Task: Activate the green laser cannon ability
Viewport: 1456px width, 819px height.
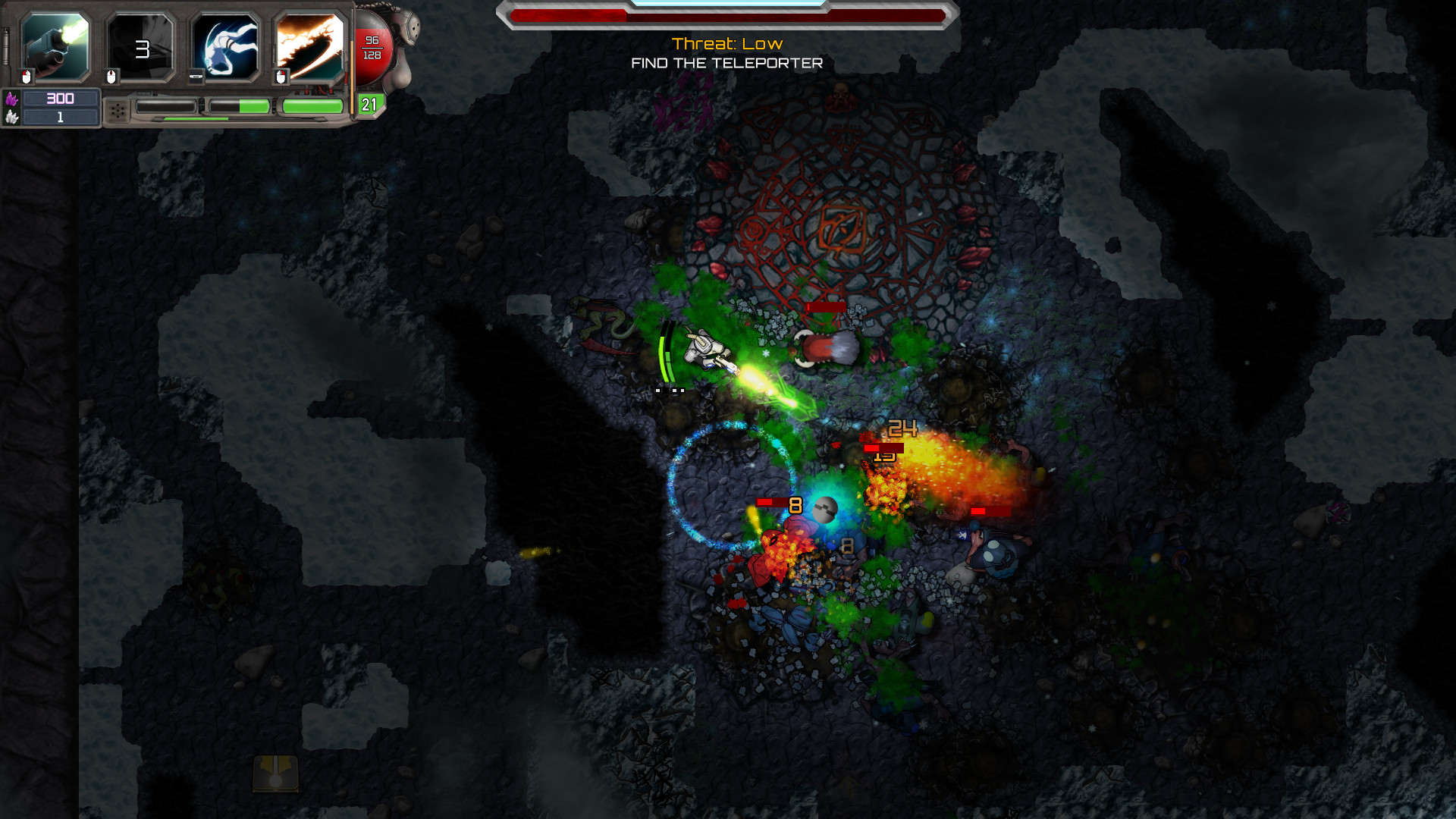Action: click(55, 47)
